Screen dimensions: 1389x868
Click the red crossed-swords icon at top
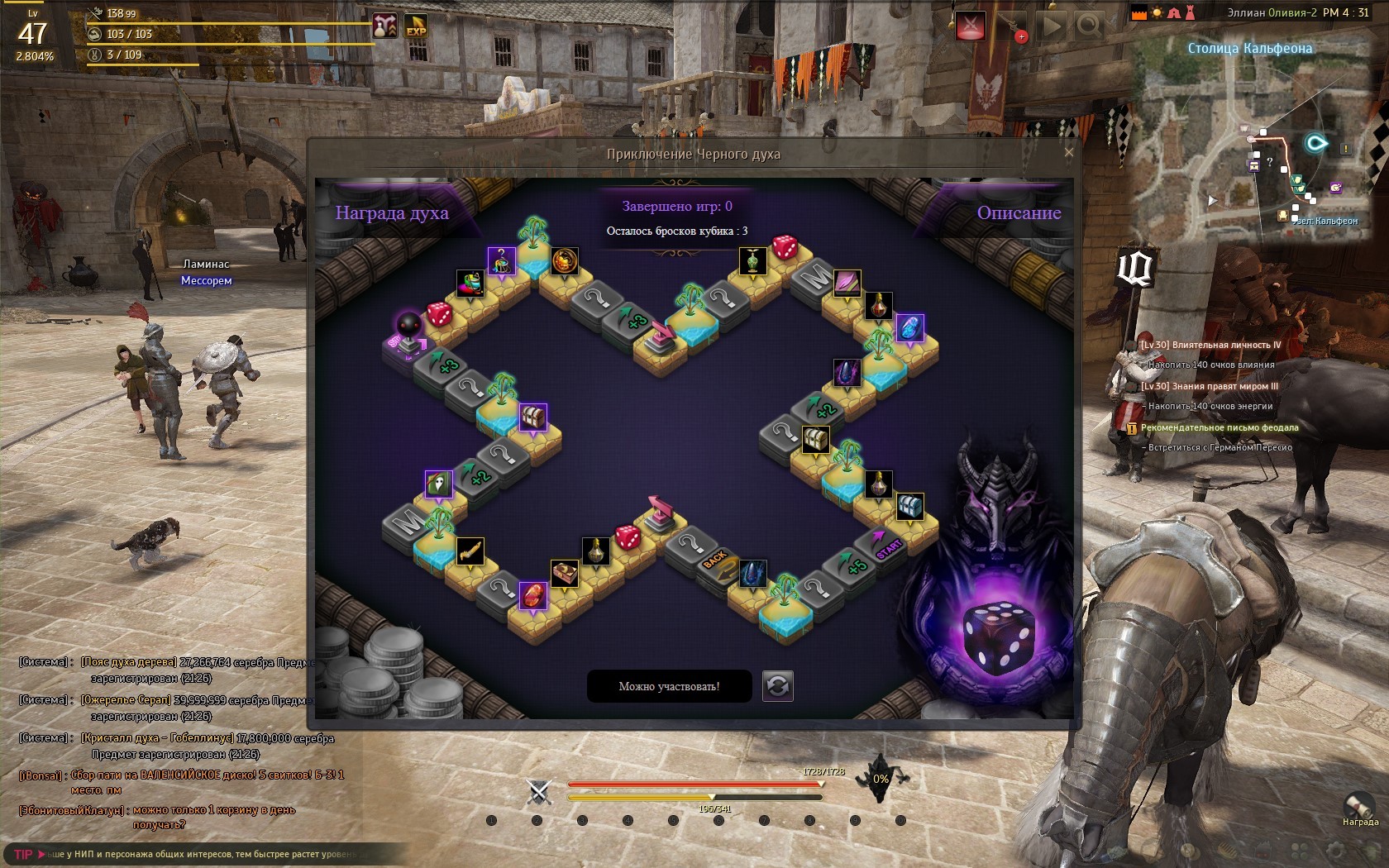971,26
